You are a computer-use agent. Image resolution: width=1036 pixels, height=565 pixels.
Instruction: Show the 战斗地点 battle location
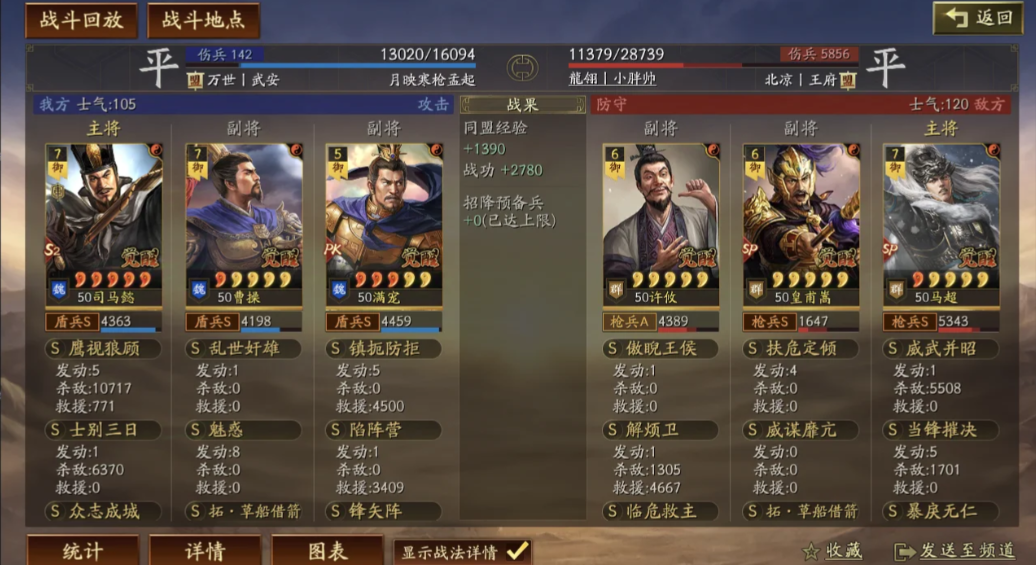203,19
